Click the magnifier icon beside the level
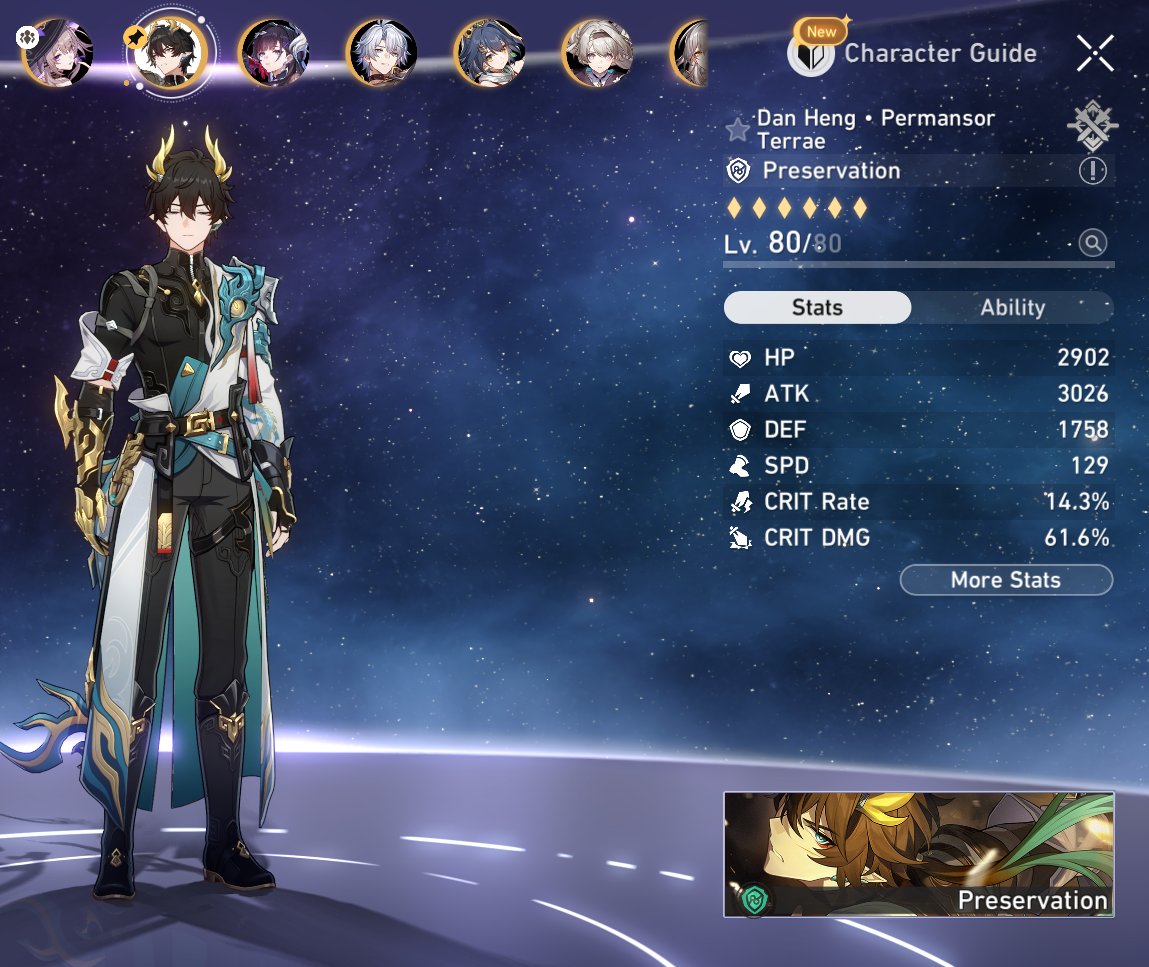Screen dimensions: 1149x967 pos(1092,242)
